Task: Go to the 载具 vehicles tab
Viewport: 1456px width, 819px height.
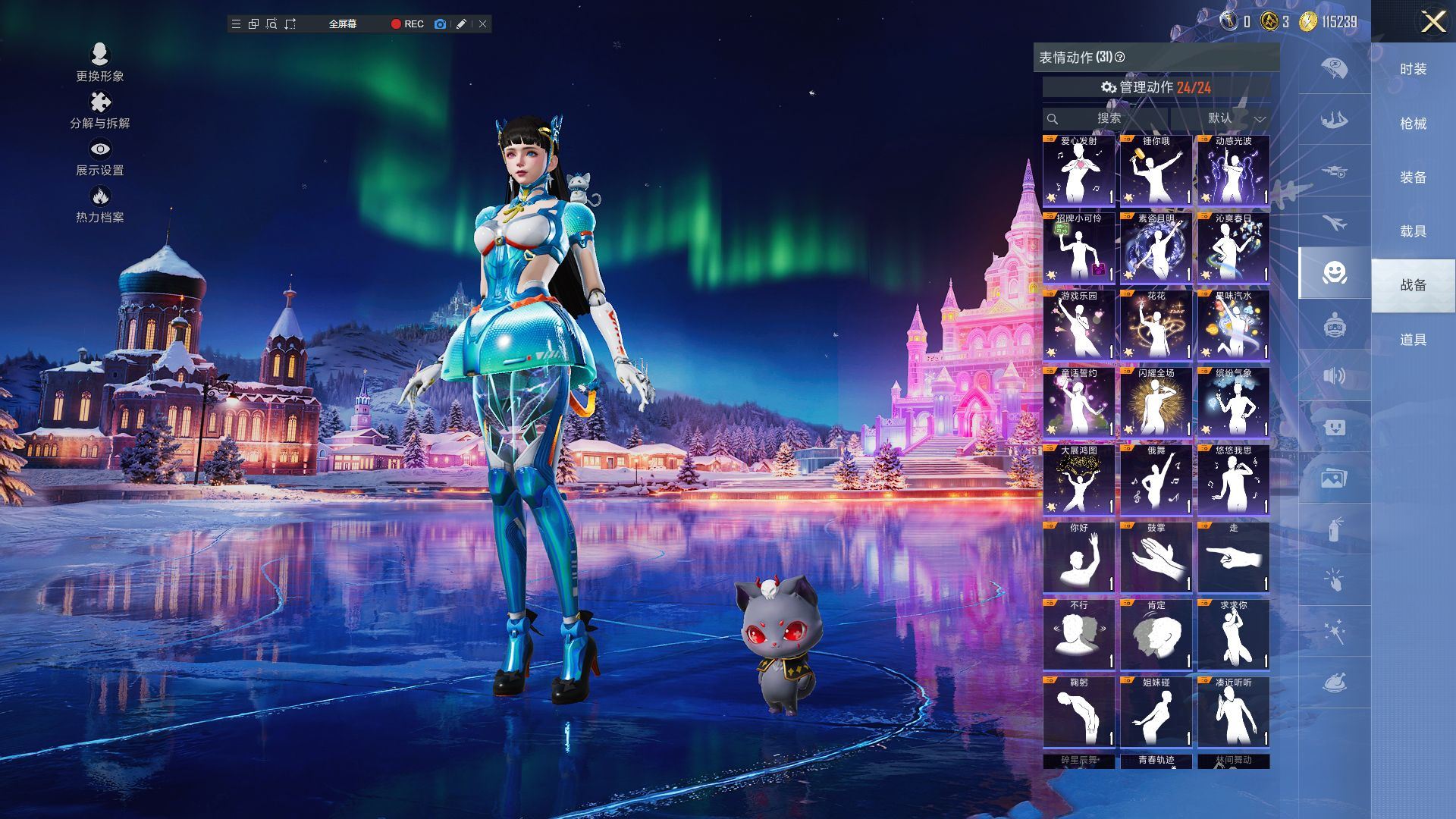Action: [1413, 231]
